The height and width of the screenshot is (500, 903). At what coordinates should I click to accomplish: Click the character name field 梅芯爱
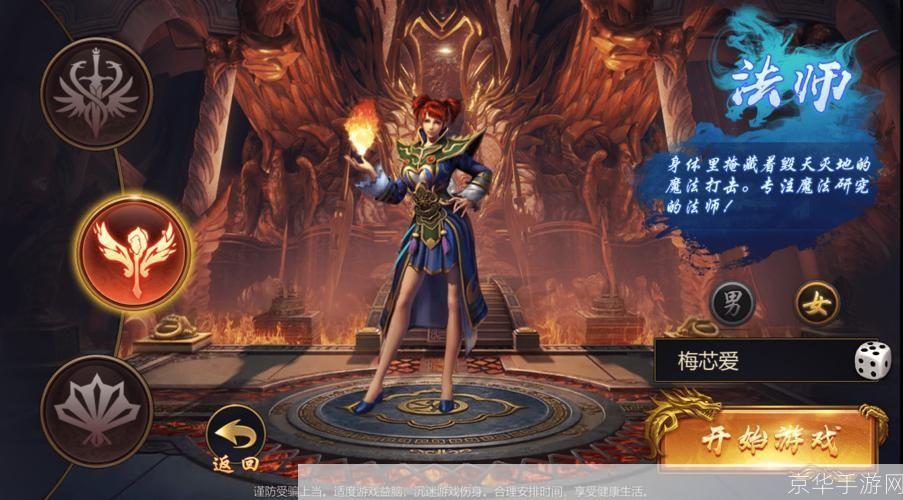click(750, 361)
